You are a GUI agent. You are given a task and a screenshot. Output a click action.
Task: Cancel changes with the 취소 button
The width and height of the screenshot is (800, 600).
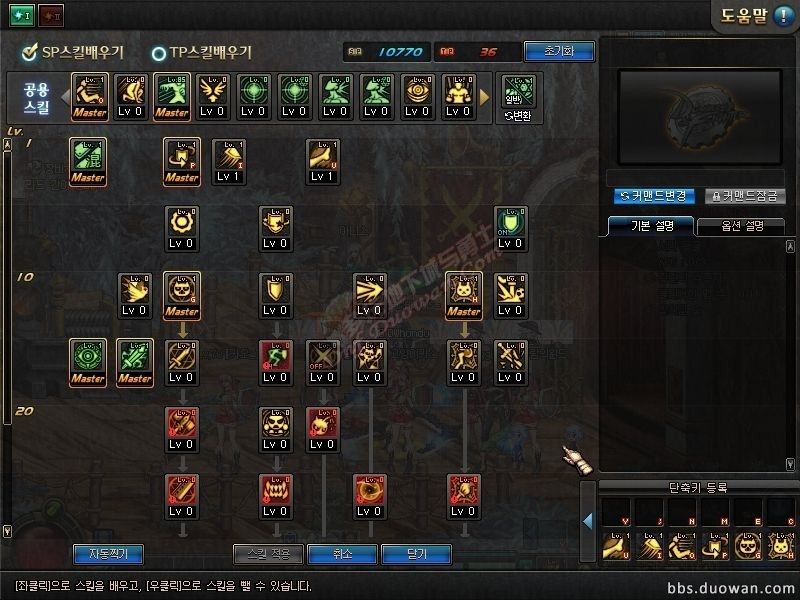tap(342, 553)
